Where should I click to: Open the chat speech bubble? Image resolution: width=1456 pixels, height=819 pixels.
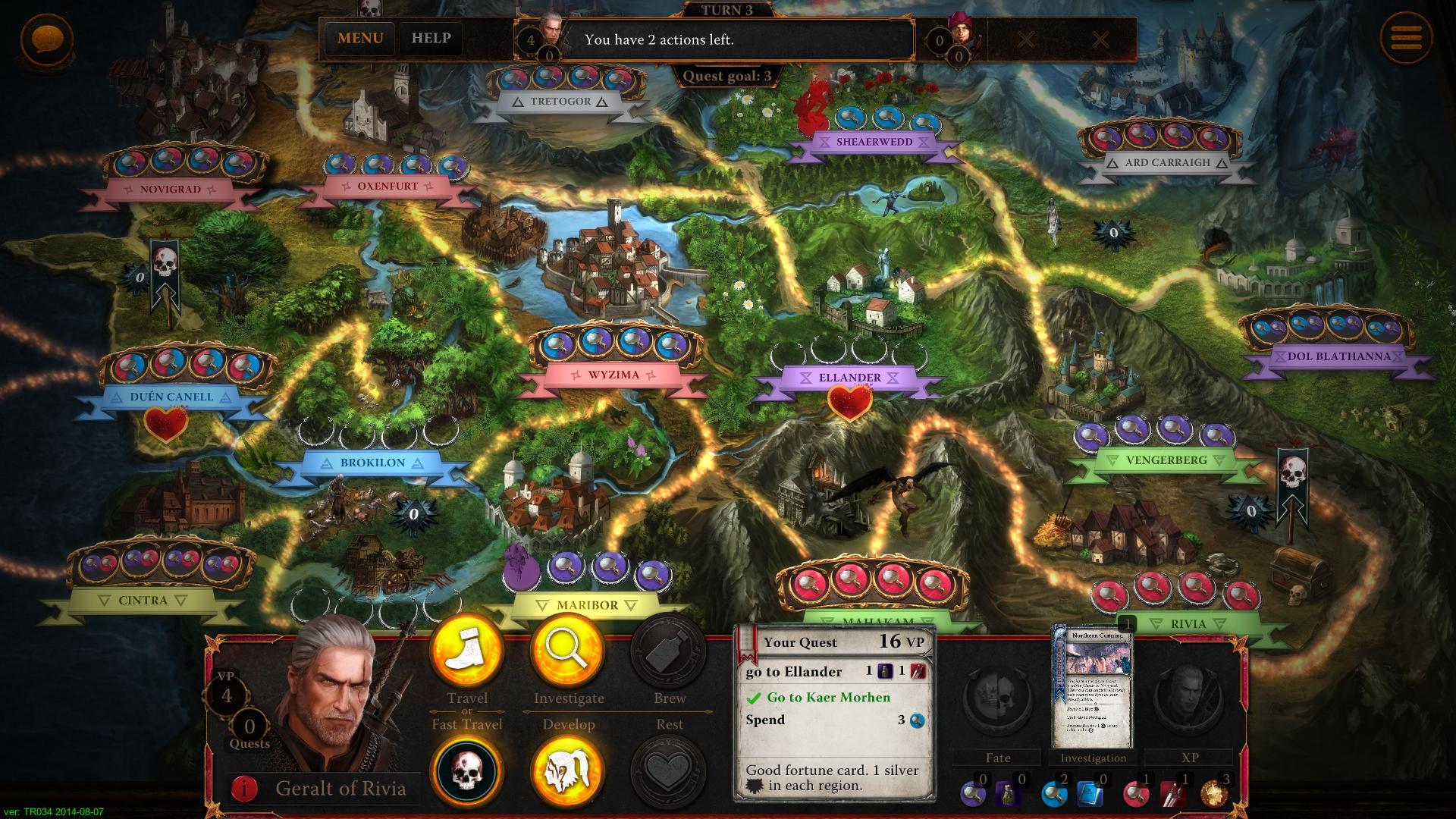(x=47, y=39)
